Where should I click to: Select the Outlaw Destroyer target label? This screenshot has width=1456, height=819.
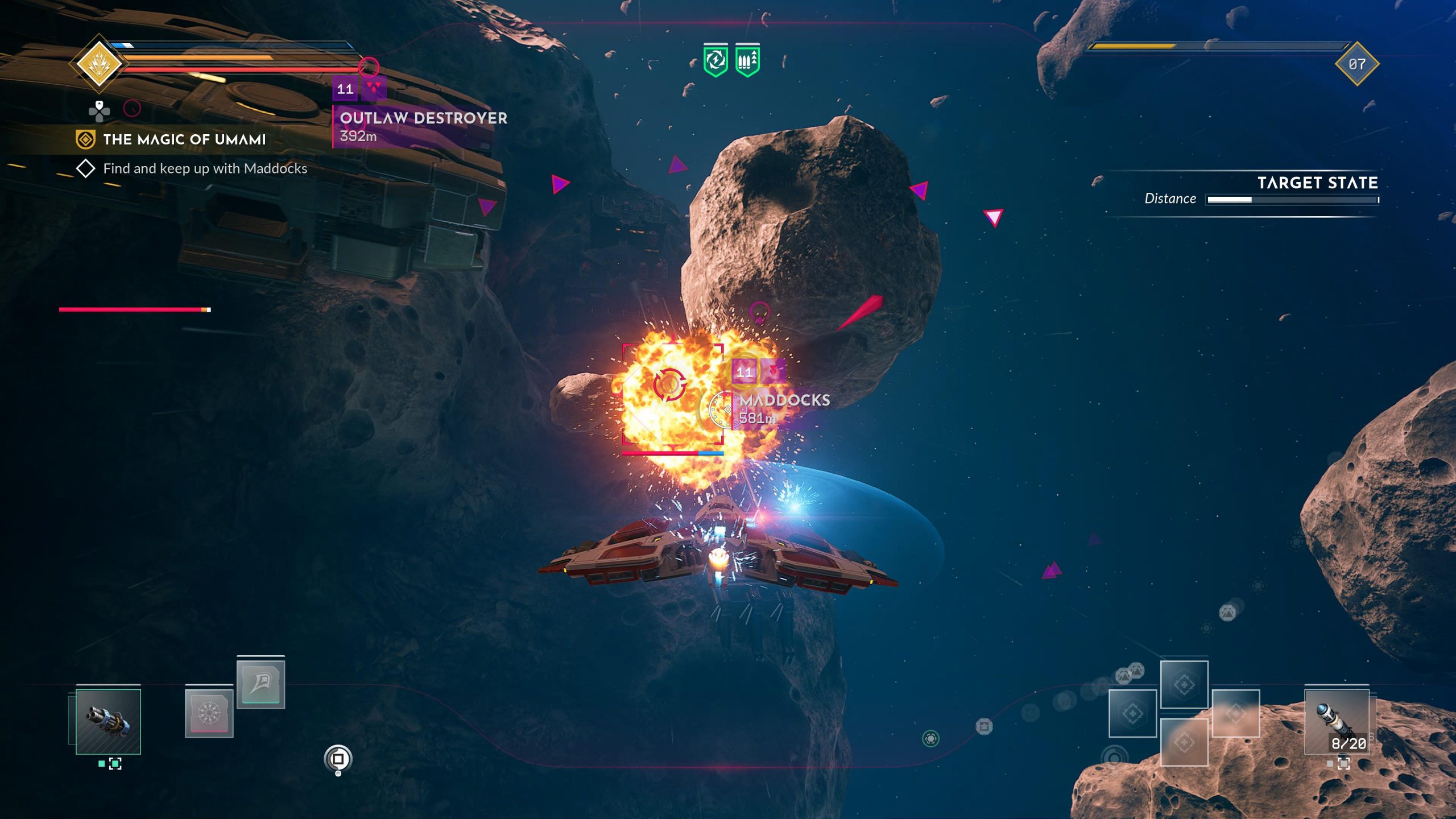tap(423, 118)
